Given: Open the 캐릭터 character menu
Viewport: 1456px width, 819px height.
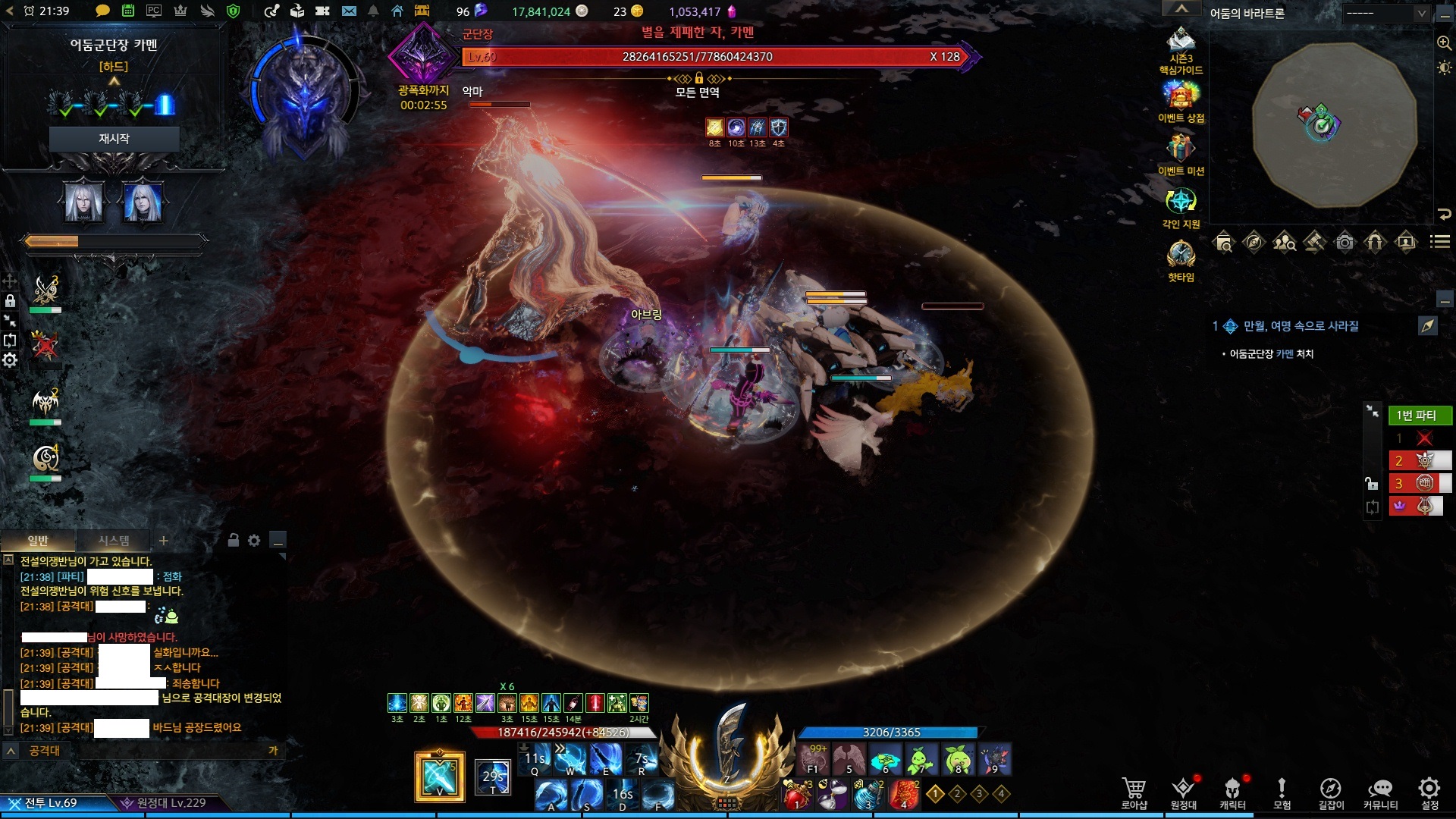Looking at the screenshot, I should click(x=1232, y=792).
